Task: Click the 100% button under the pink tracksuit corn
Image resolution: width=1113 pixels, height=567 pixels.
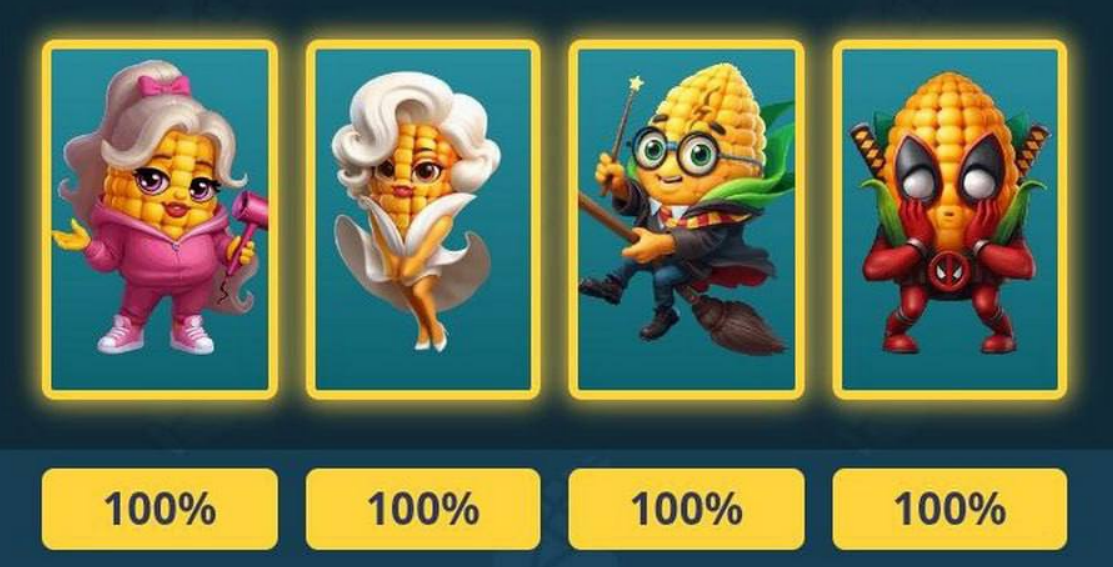Action: 160,509
